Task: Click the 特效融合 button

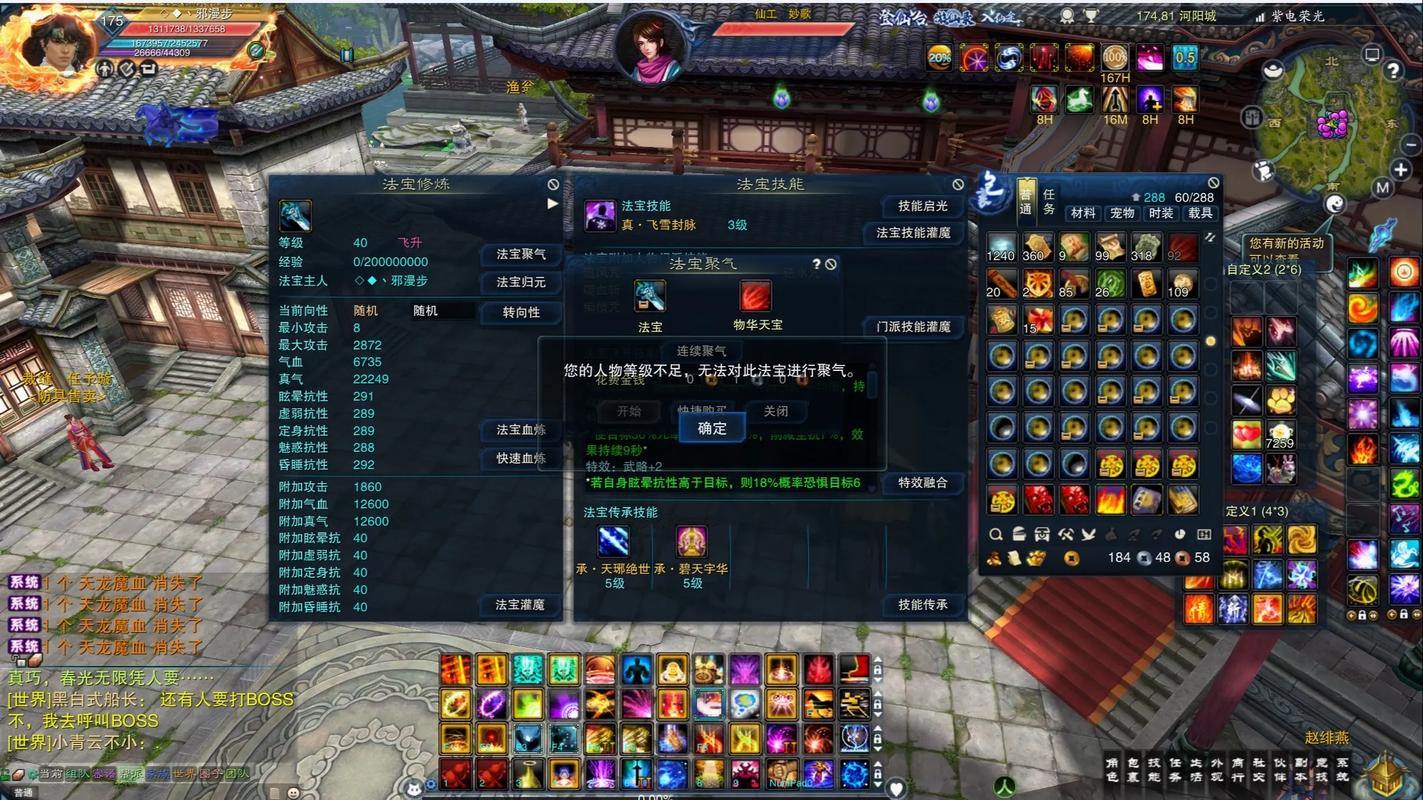Action: point(922,483)
